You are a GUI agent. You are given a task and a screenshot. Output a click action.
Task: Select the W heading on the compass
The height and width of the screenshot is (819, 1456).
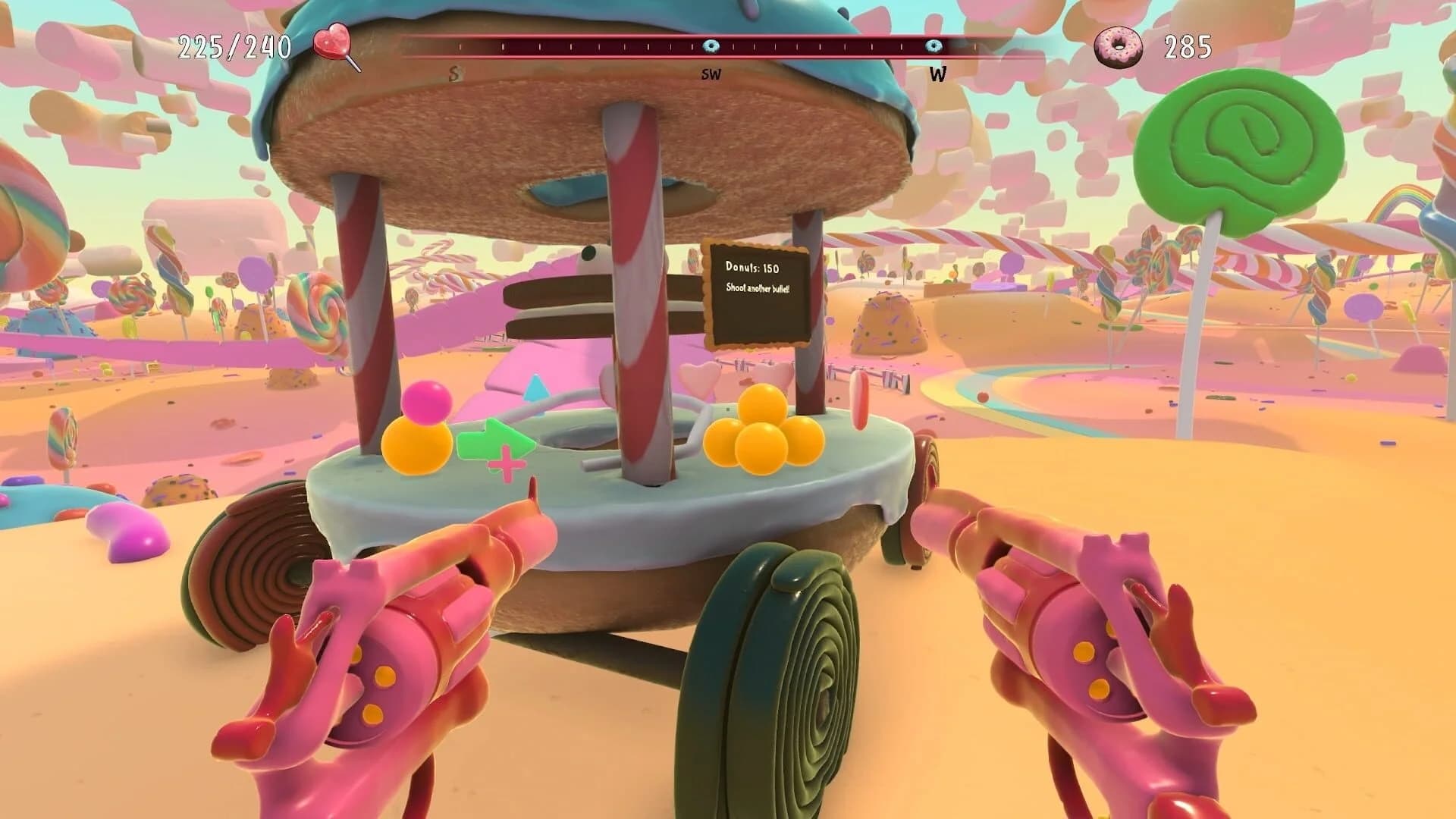938,74
